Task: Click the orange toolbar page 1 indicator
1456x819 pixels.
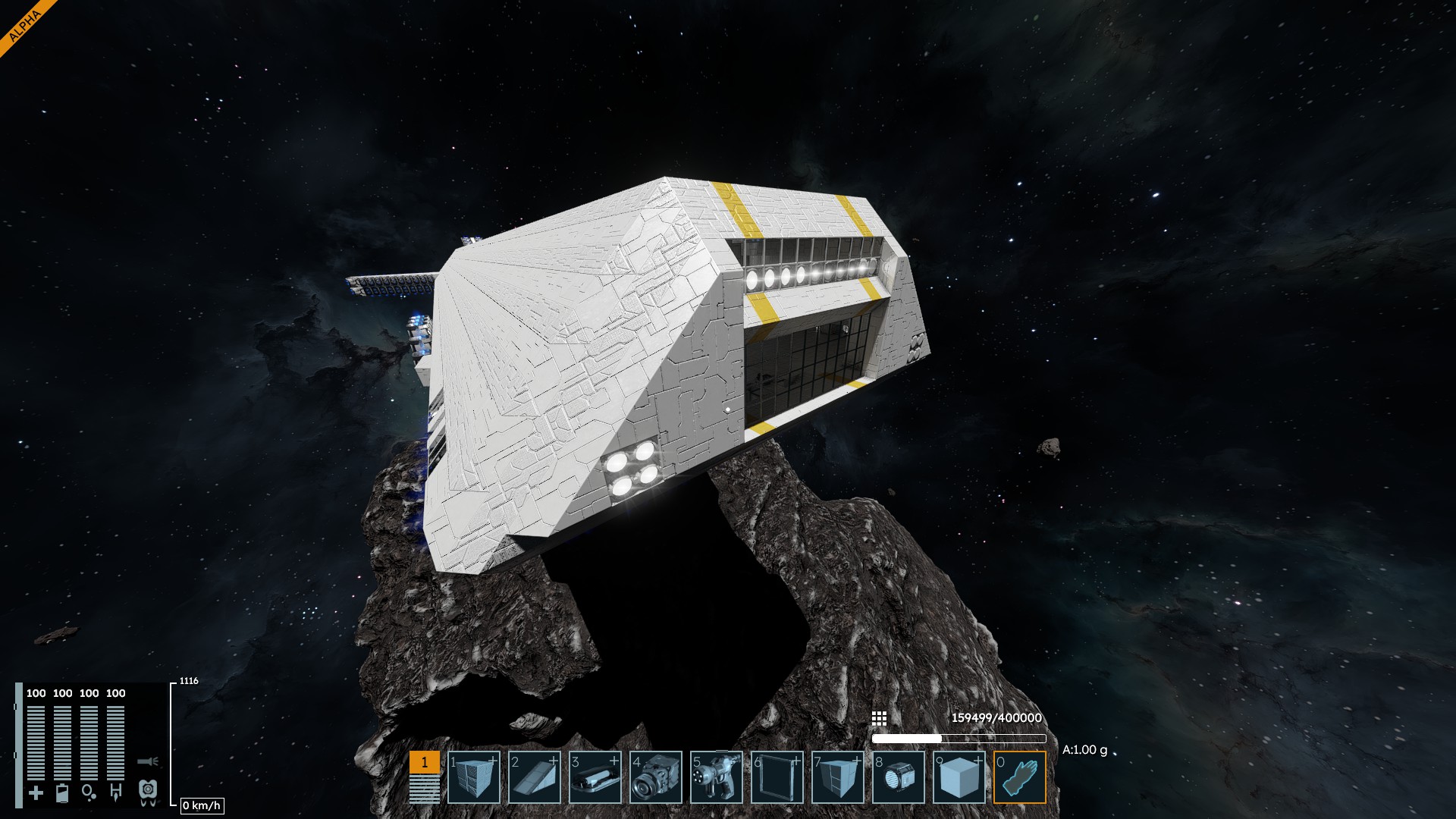Action: point(424,763)
